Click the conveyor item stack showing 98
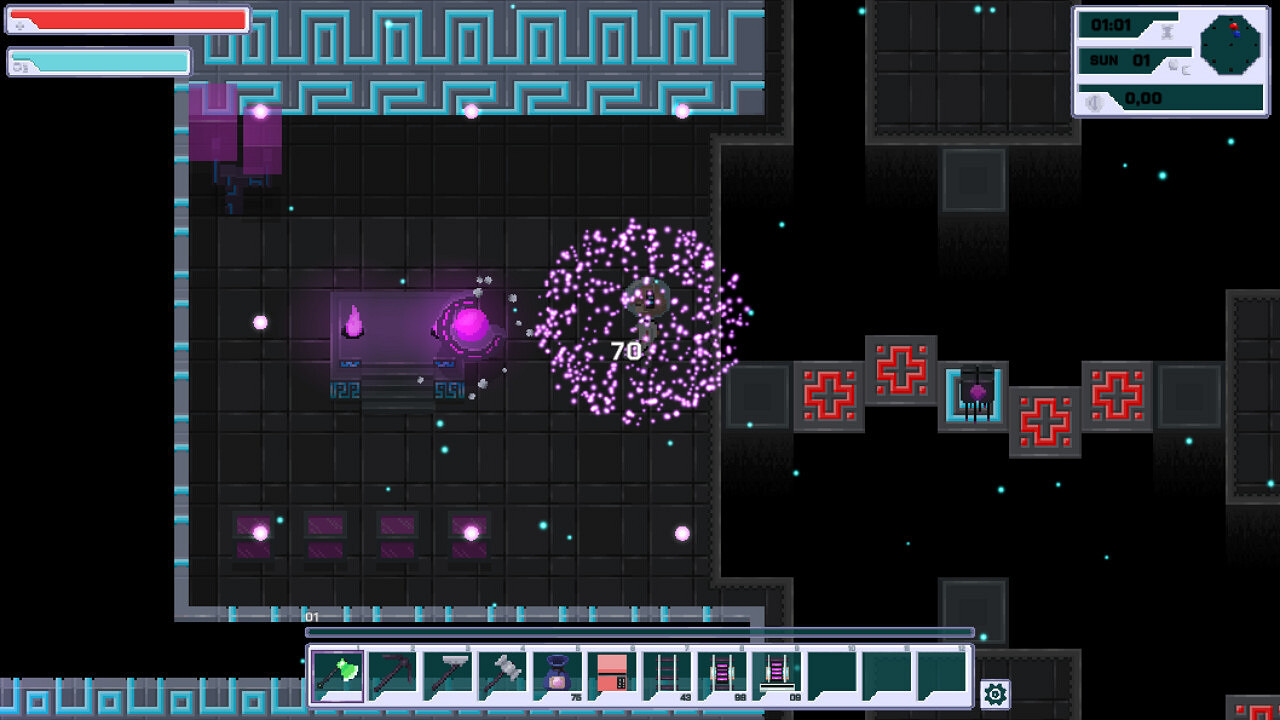Viewport: 1280px width, 720px height. 724,671
